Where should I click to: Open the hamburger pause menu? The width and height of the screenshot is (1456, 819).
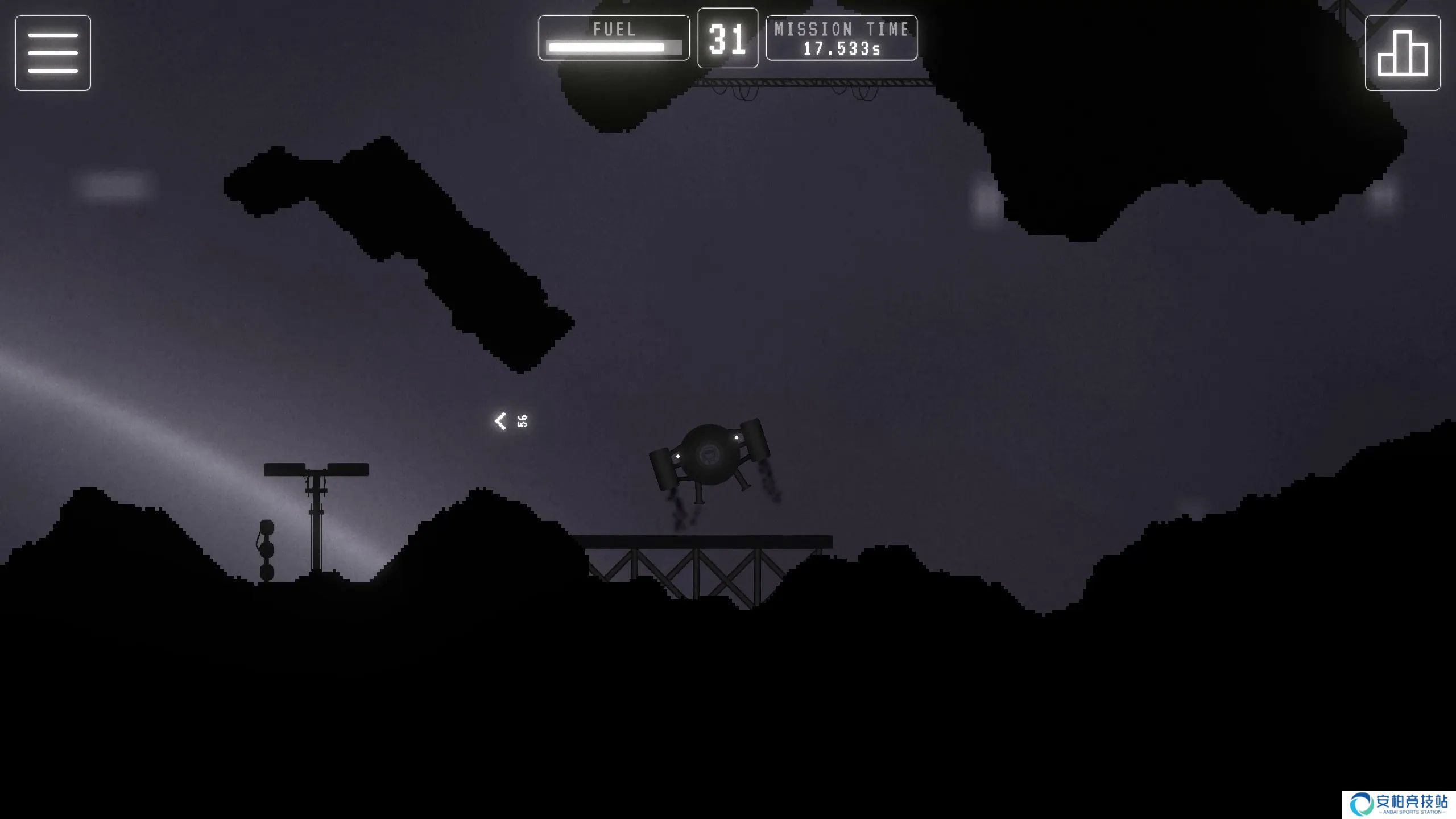pyautogui.click(x=53, y=53)
